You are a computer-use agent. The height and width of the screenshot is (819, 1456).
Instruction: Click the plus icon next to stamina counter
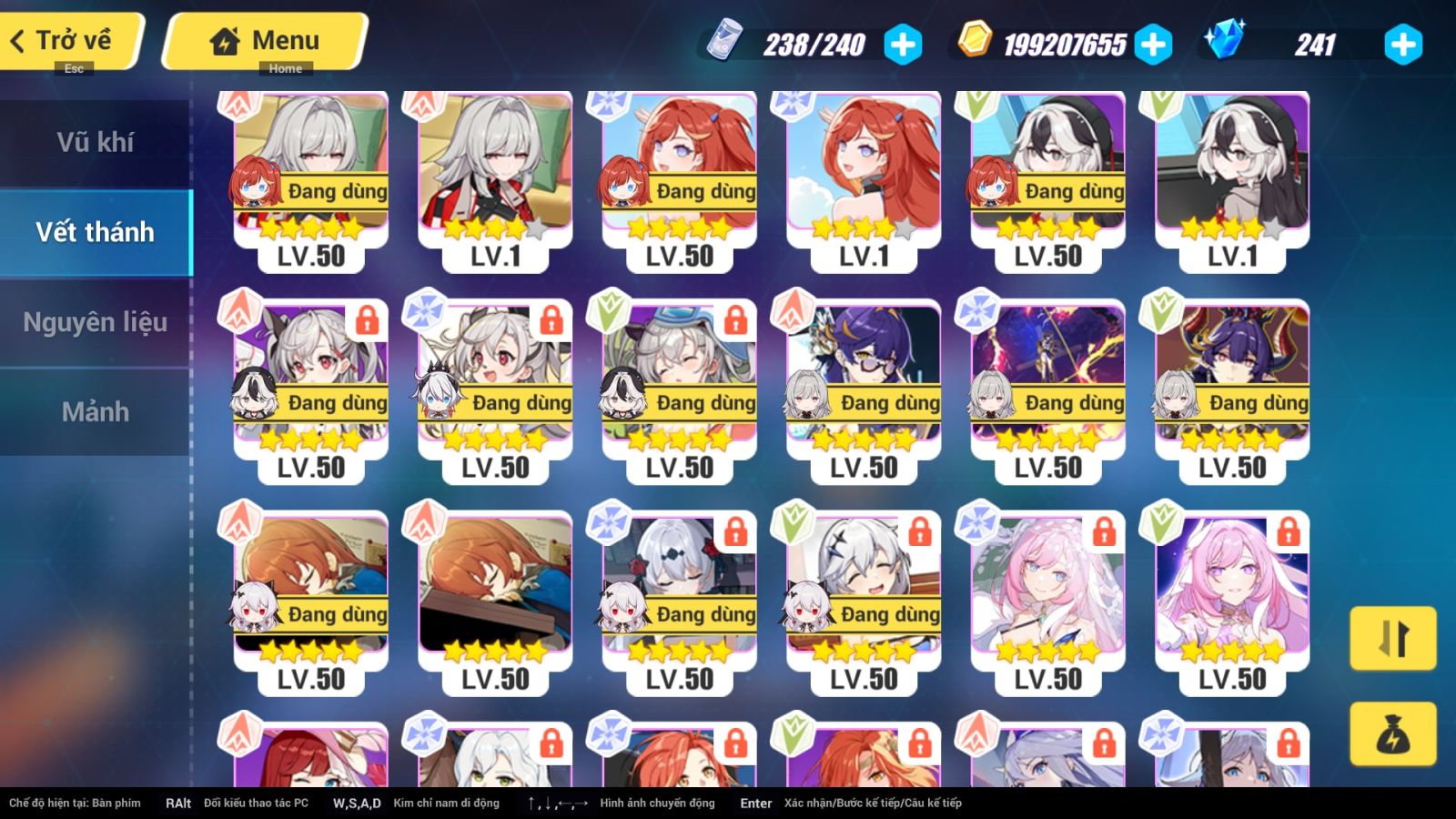[x=900, y=44]
